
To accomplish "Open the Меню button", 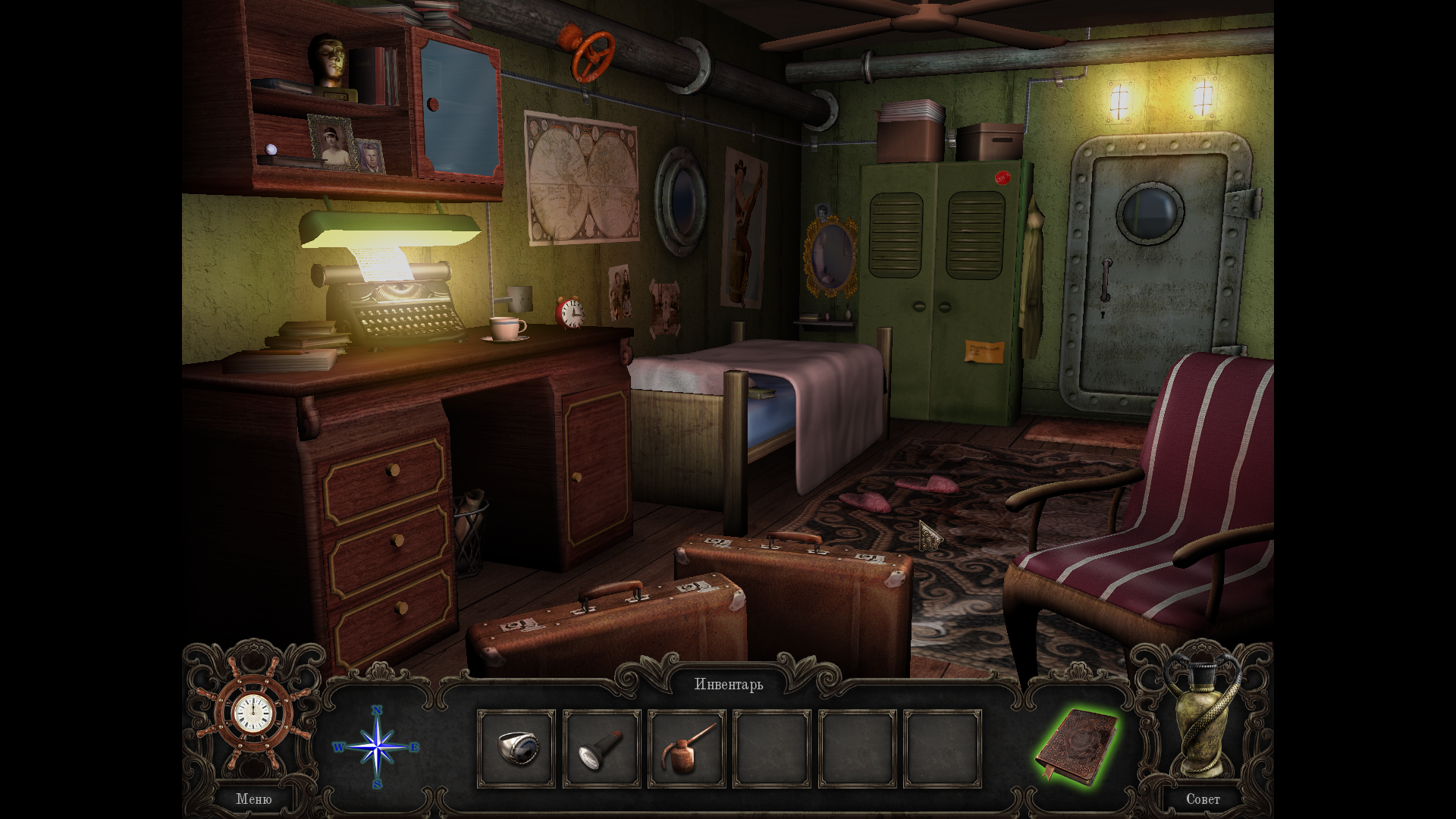I will coord(253,799).
